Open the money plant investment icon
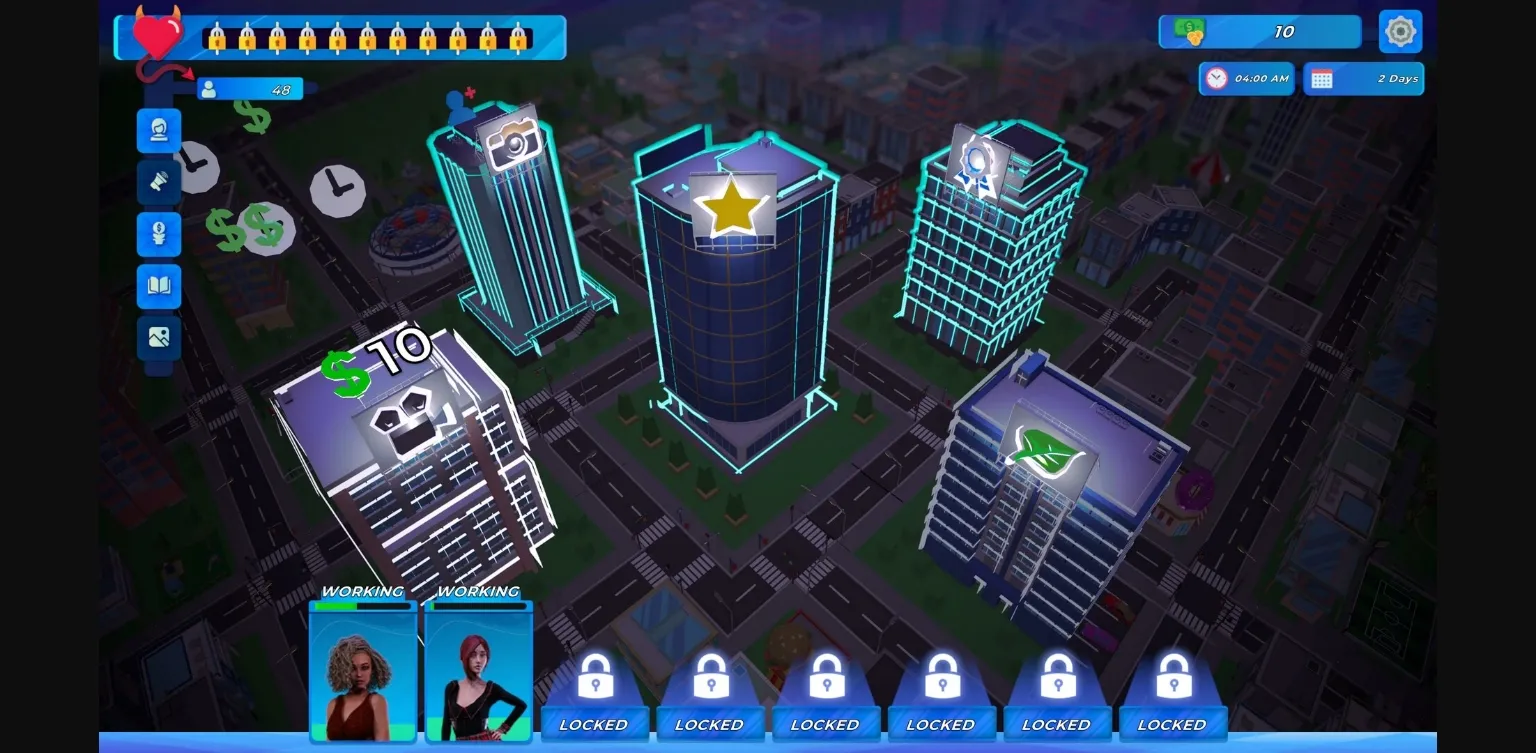Image resolution: width=1536 pixels, height=753 pixels. tap(159, 234)
